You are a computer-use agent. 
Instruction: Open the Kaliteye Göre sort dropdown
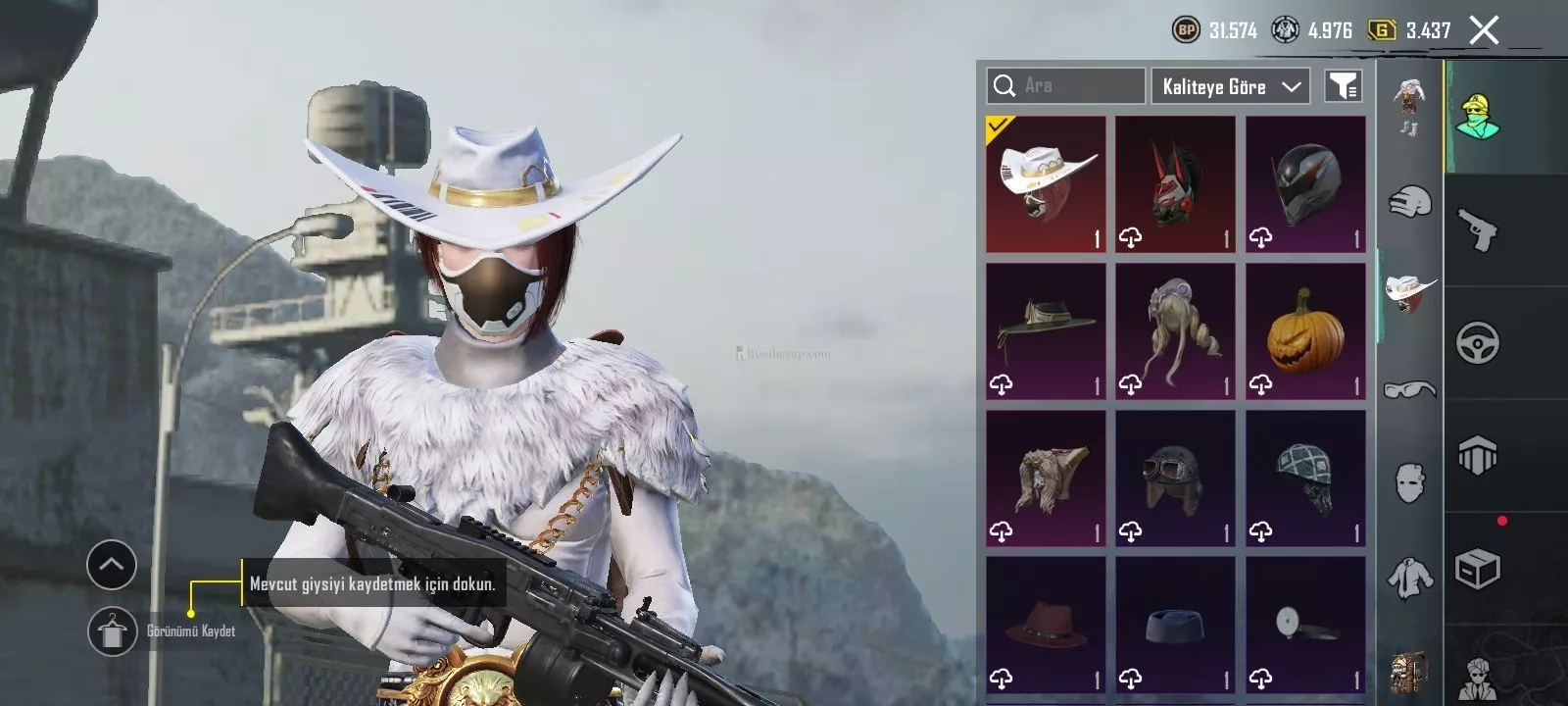pyautogui.click(x=1231, y=86)
